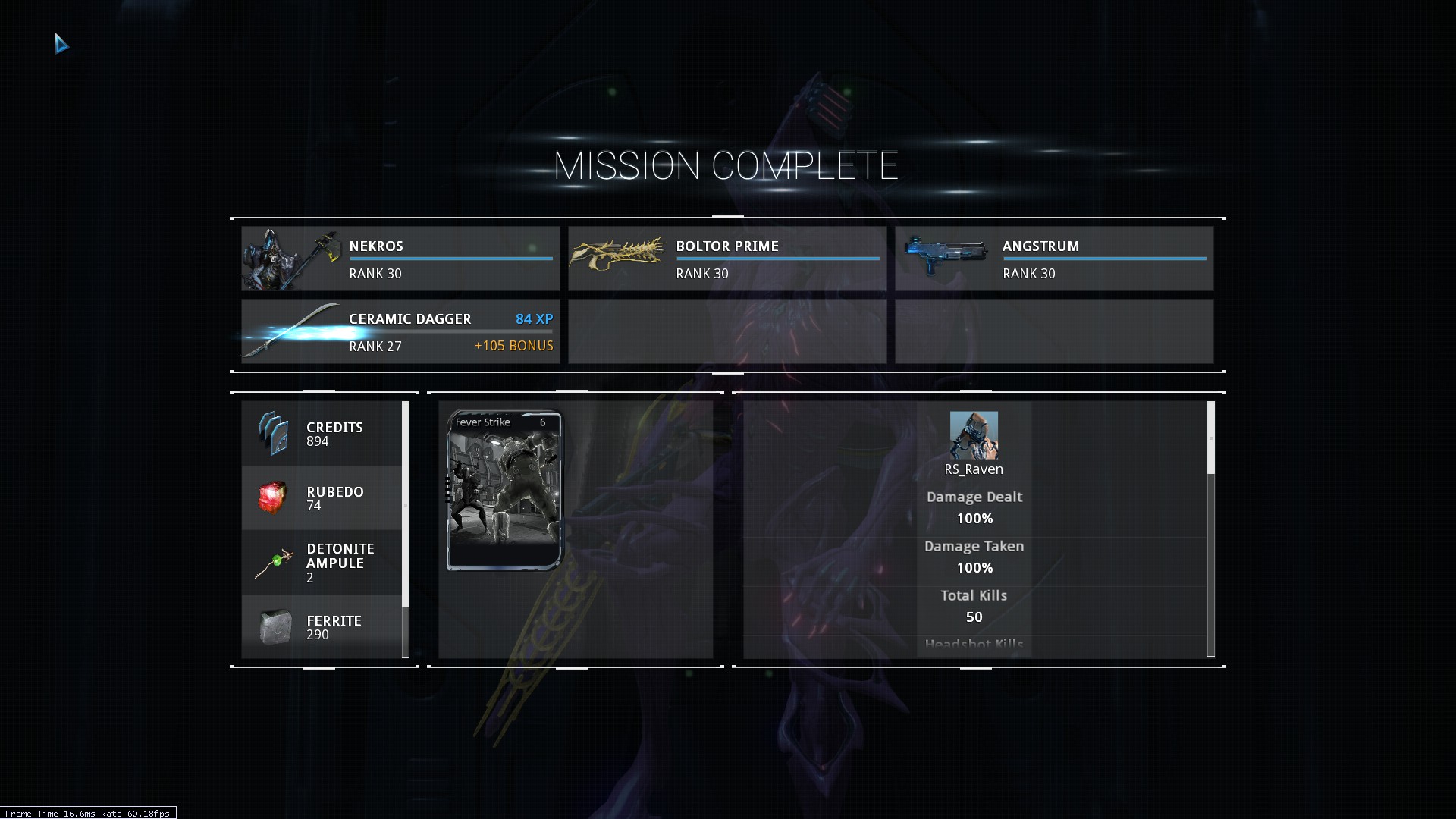This screenshot has height=819, width=1456.
Task: Pick the Detonite Ampule reward row
Action: [322, 563]
